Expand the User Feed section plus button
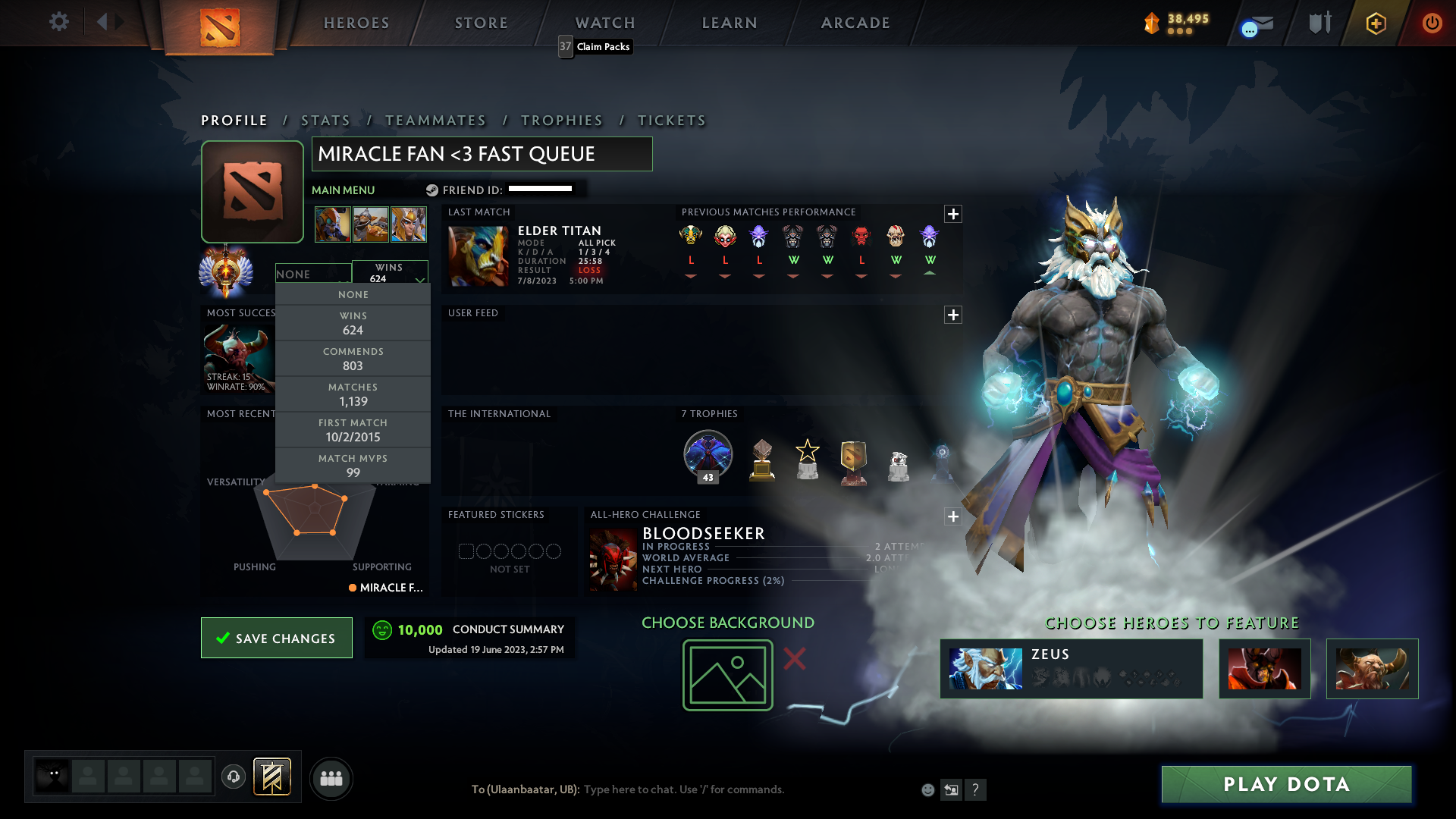Screen dimensions: 1456x819 click(953, 315)
